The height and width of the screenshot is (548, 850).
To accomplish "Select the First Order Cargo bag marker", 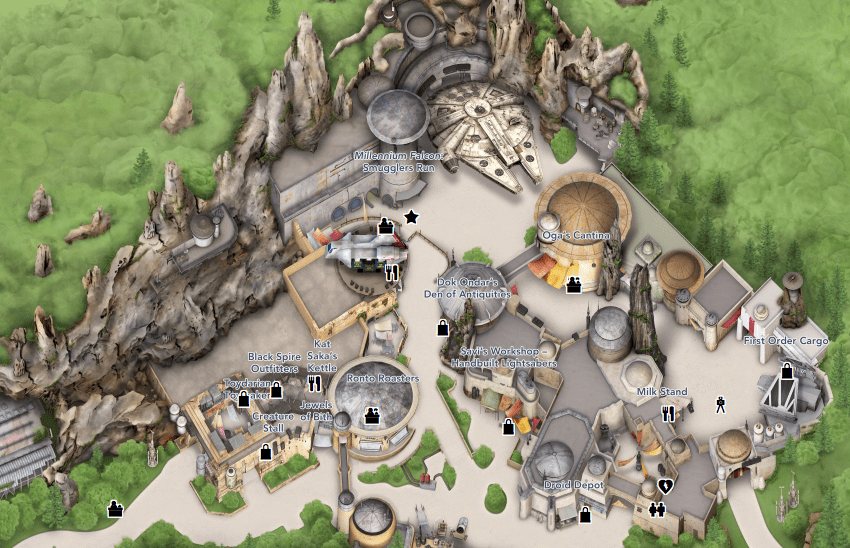I will [787, 372].
